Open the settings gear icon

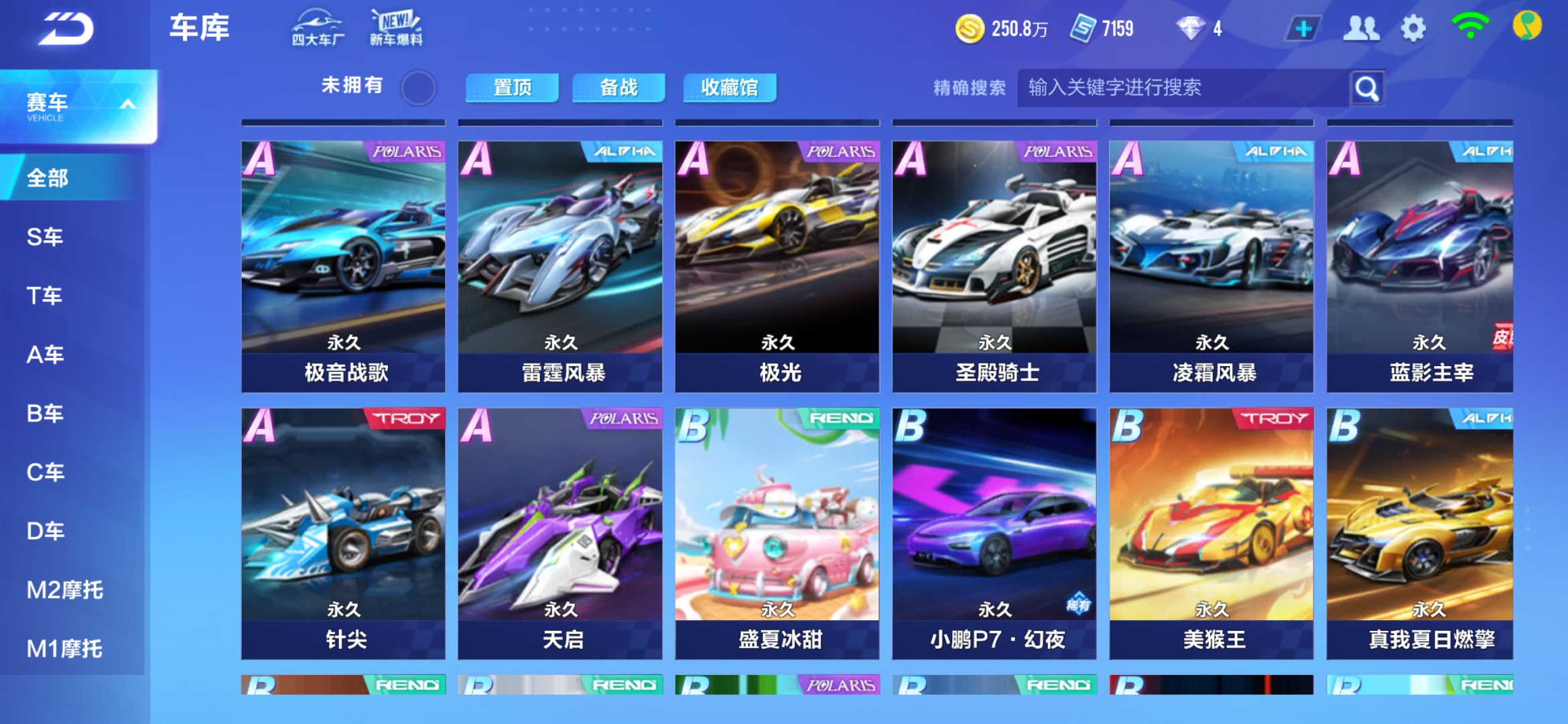1414,28
